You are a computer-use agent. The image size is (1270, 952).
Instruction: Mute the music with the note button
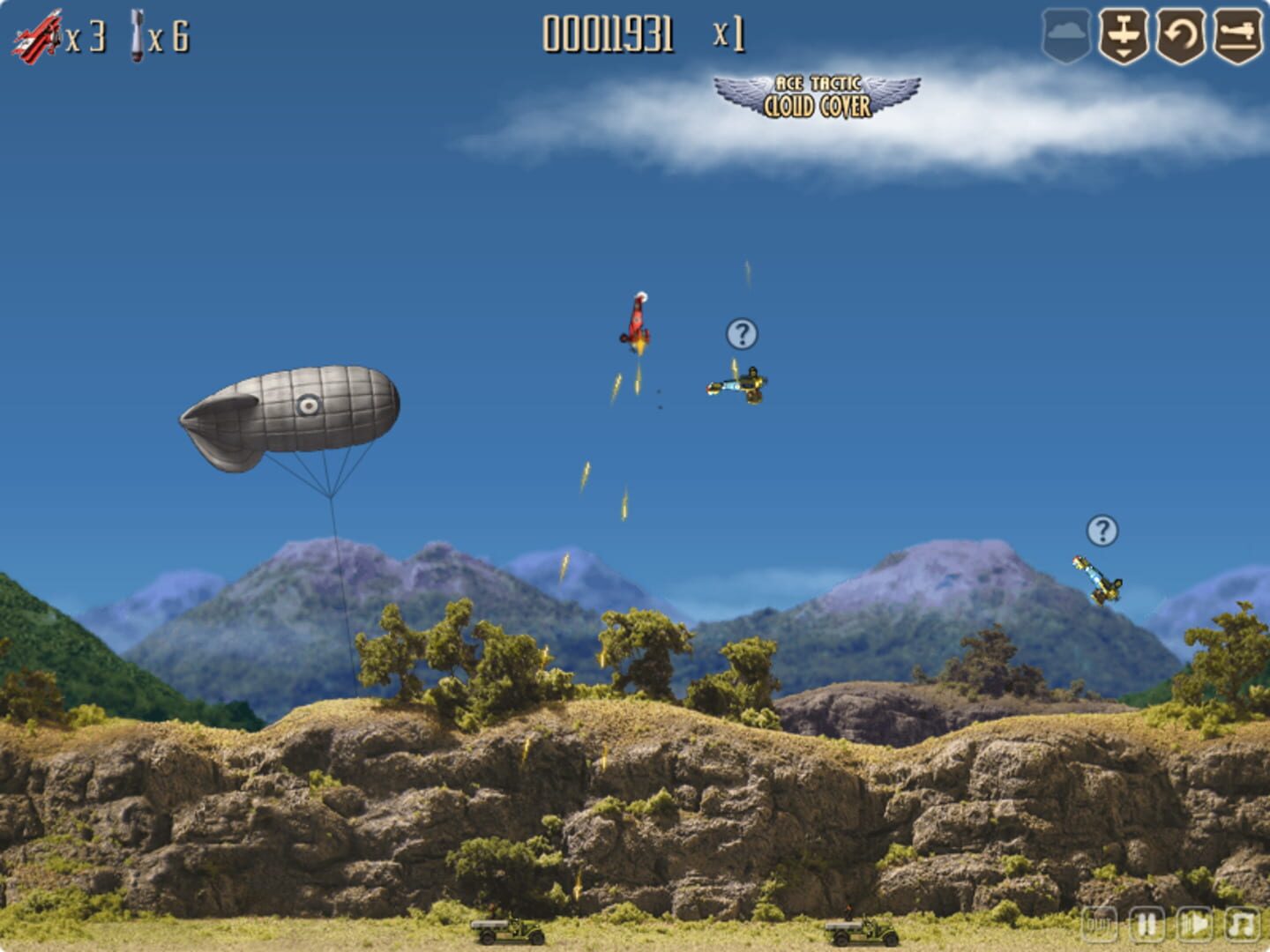click(1241, 924)
